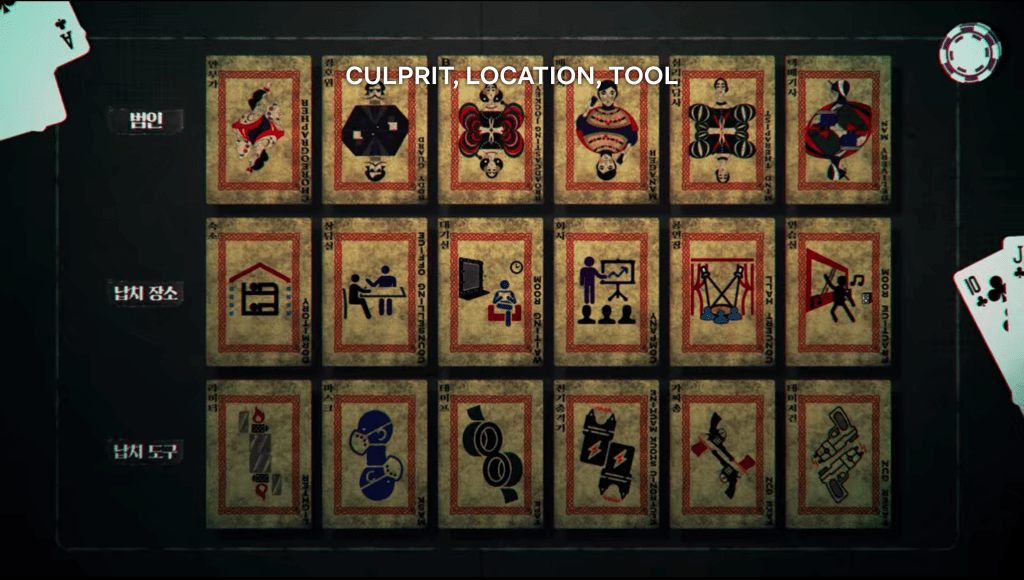Pick the presentation room location card
Image resolution: width=1024 pixels, height=580 pixels.
pyautogui.click(x=606, y=292)
